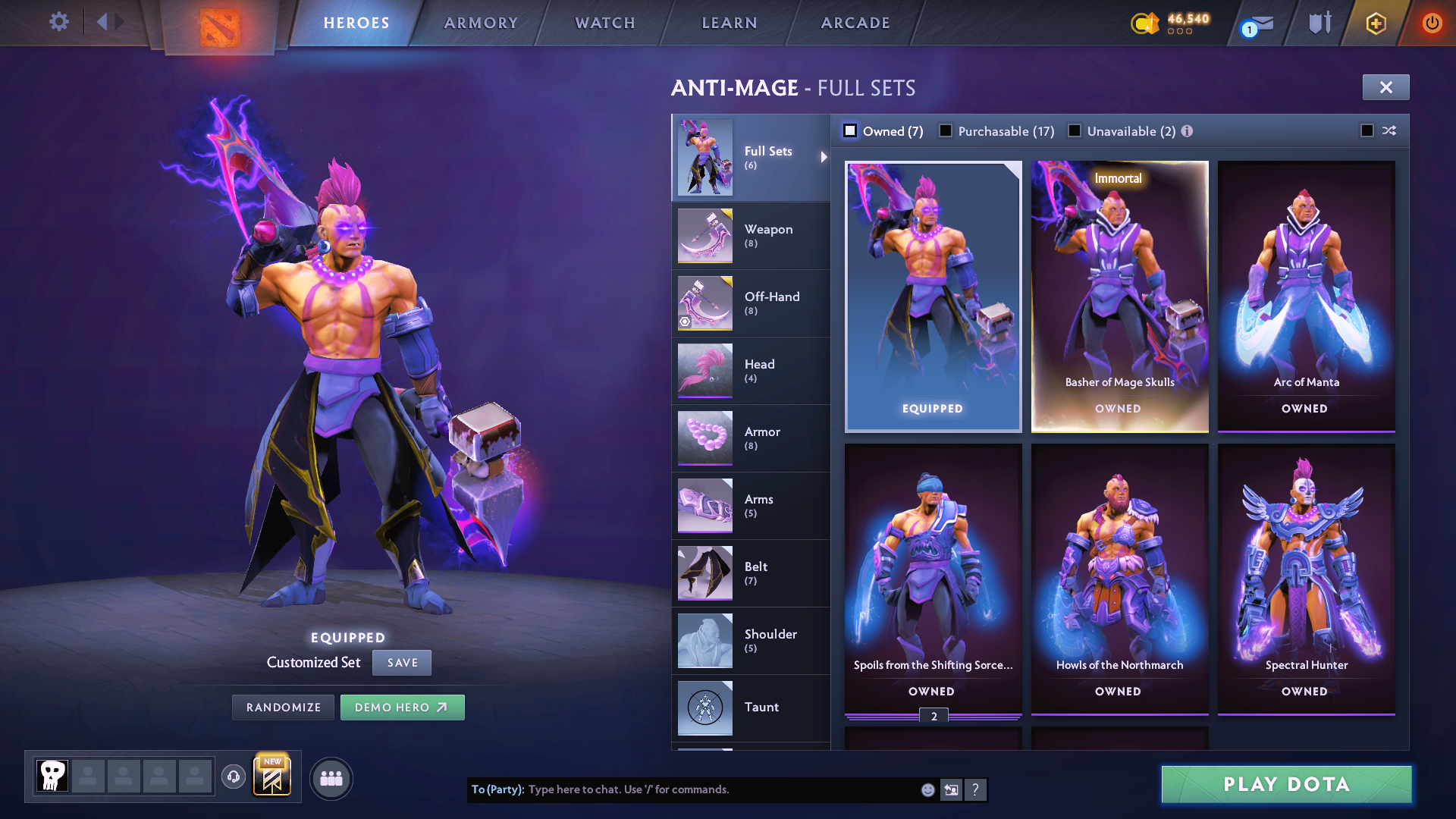
Task: Click style level 2 indicator on Spoils set
Action: 935,714
